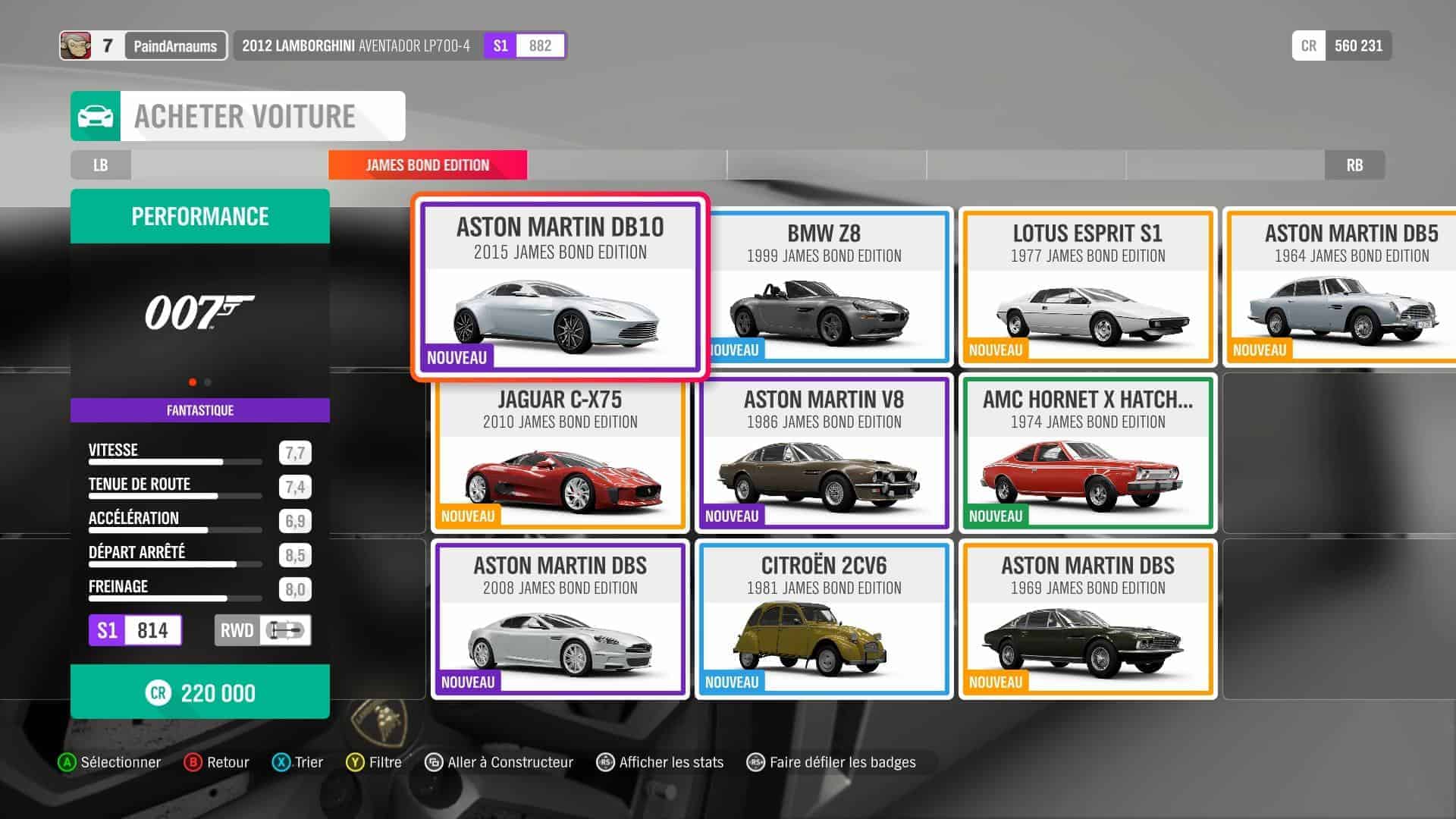Open the Trier sort option

[298, 762]
